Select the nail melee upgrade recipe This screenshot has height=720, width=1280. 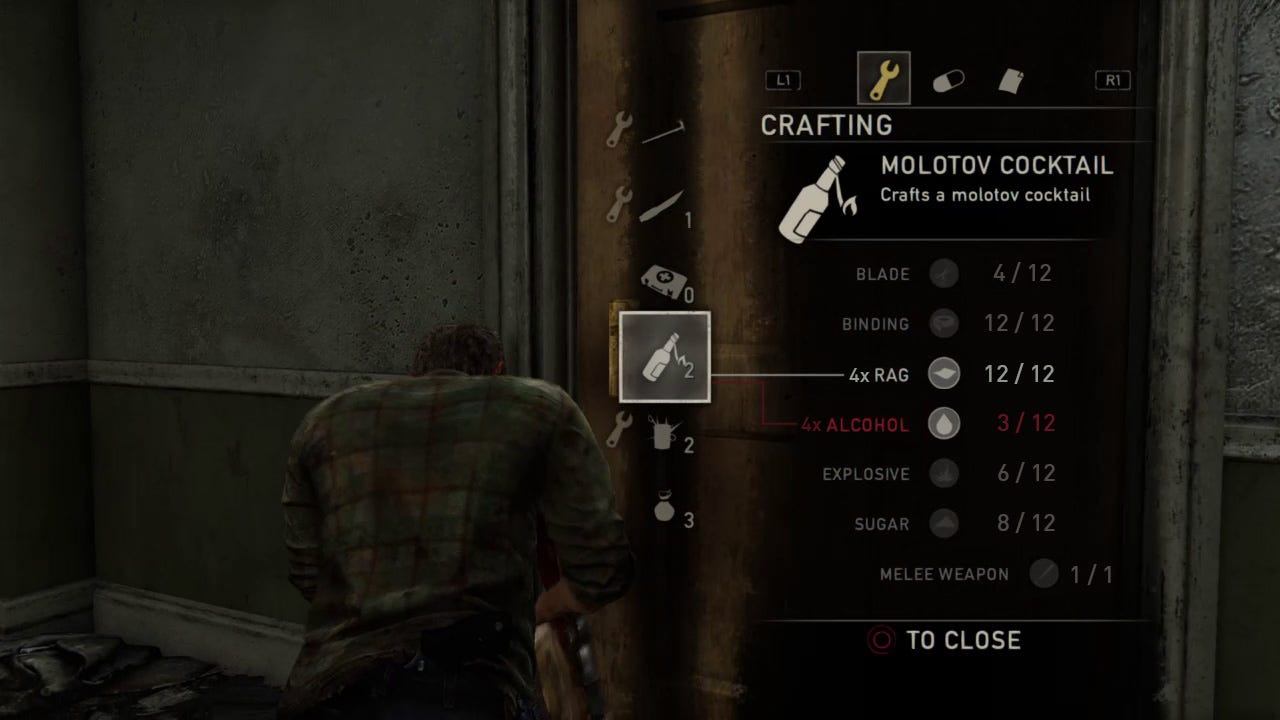662,132
